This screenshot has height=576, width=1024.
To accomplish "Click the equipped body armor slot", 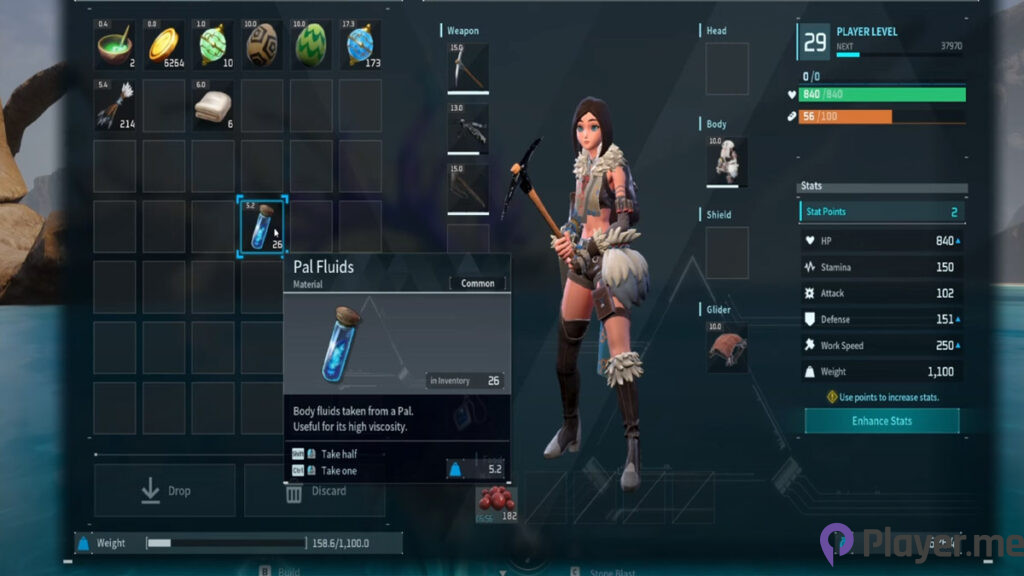I will point(727,161).
